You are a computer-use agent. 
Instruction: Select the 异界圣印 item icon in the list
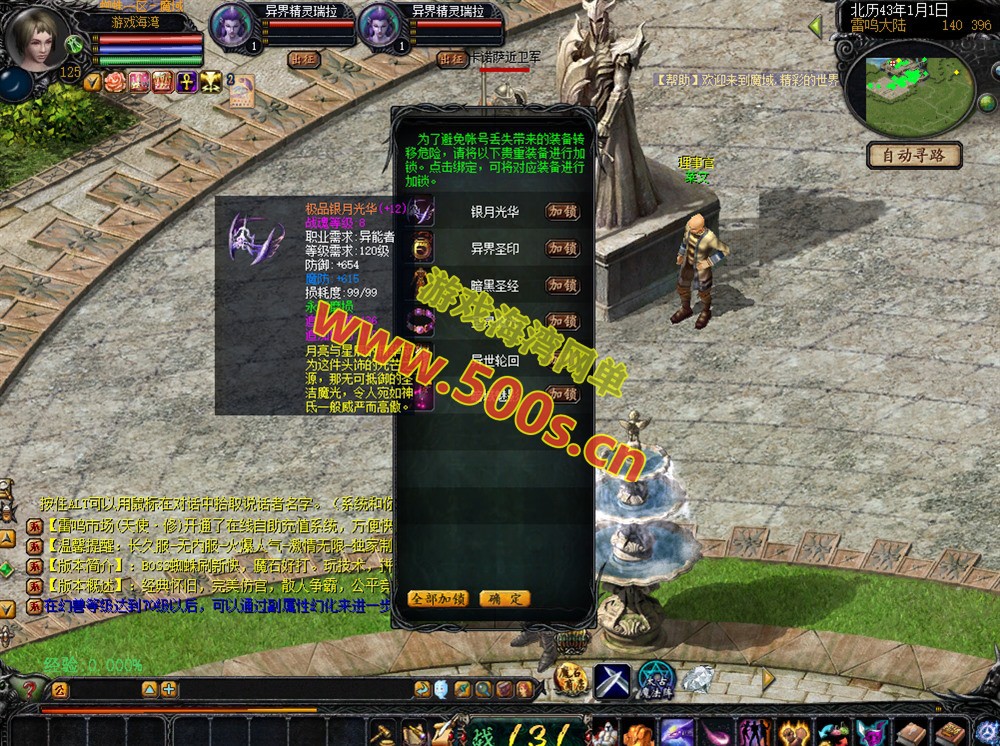point(424,248)
